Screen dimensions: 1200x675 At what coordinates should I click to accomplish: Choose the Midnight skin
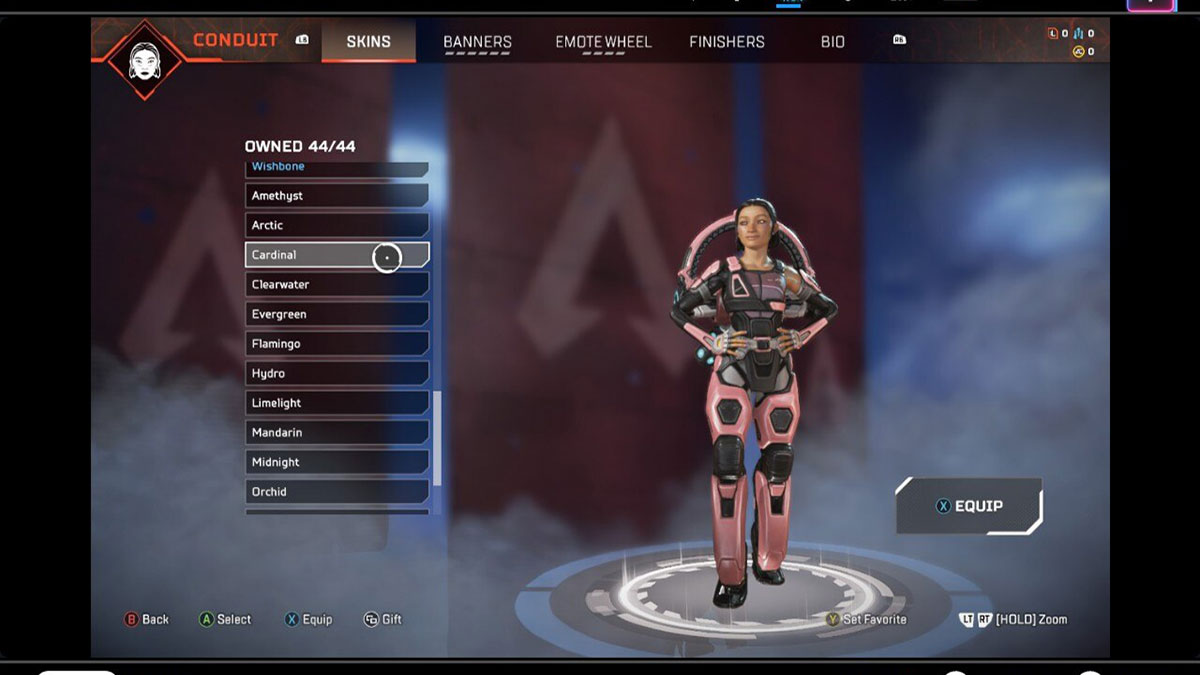[336, 462]
